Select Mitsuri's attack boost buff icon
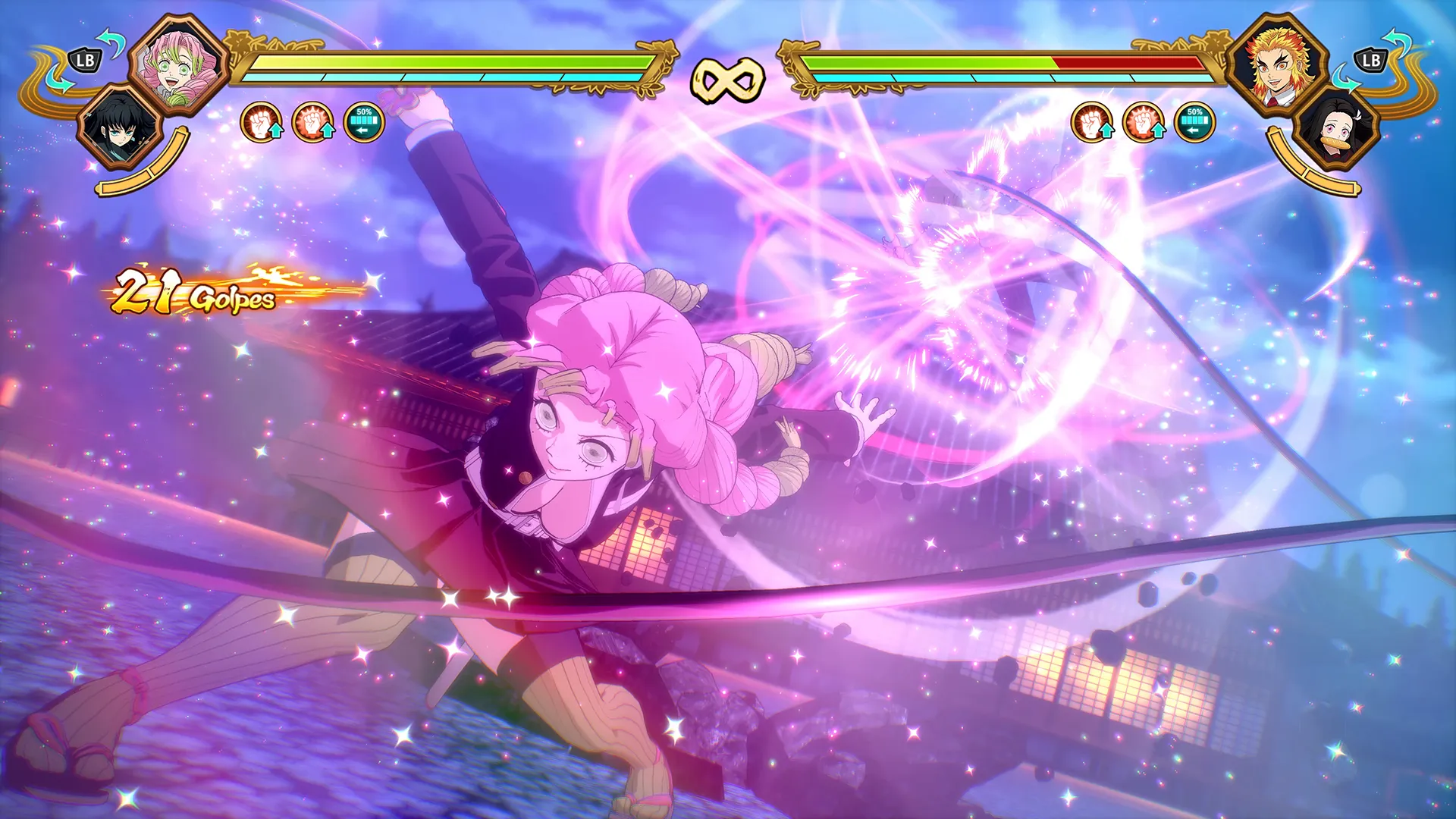Viewport: 1456px width, 819px height. [262, 121]
